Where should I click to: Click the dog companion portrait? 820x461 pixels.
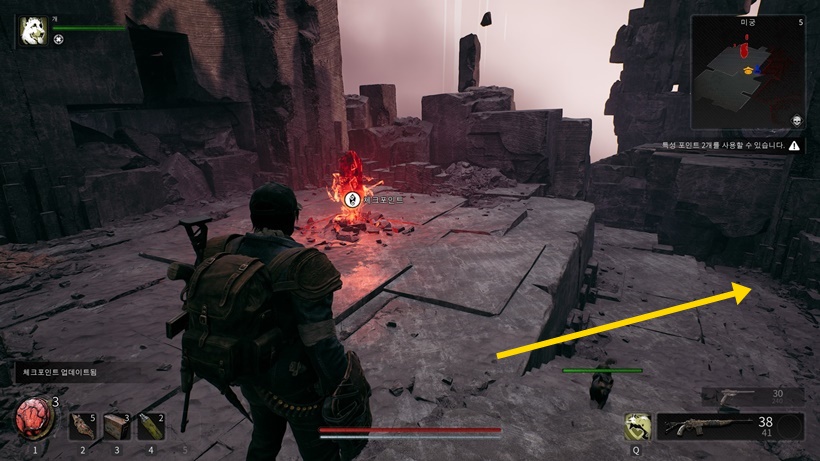click(33, 32)
